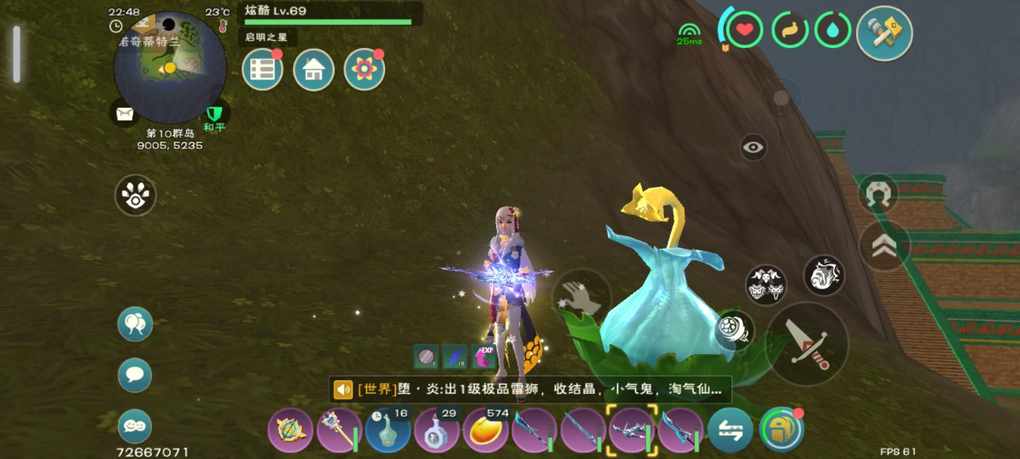The height and width of the screenshot is (459, 1020).
Task: Toggle the eye visibility button
Action: (x=754, y=147)
